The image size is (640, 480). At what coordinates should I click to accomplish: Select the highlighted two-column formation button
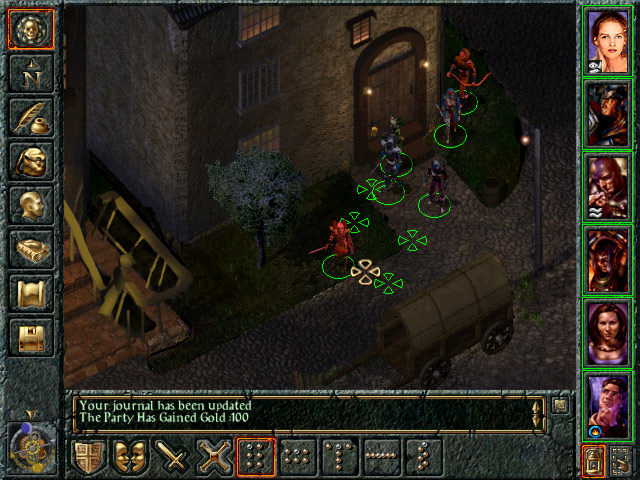tap(255, 458)
